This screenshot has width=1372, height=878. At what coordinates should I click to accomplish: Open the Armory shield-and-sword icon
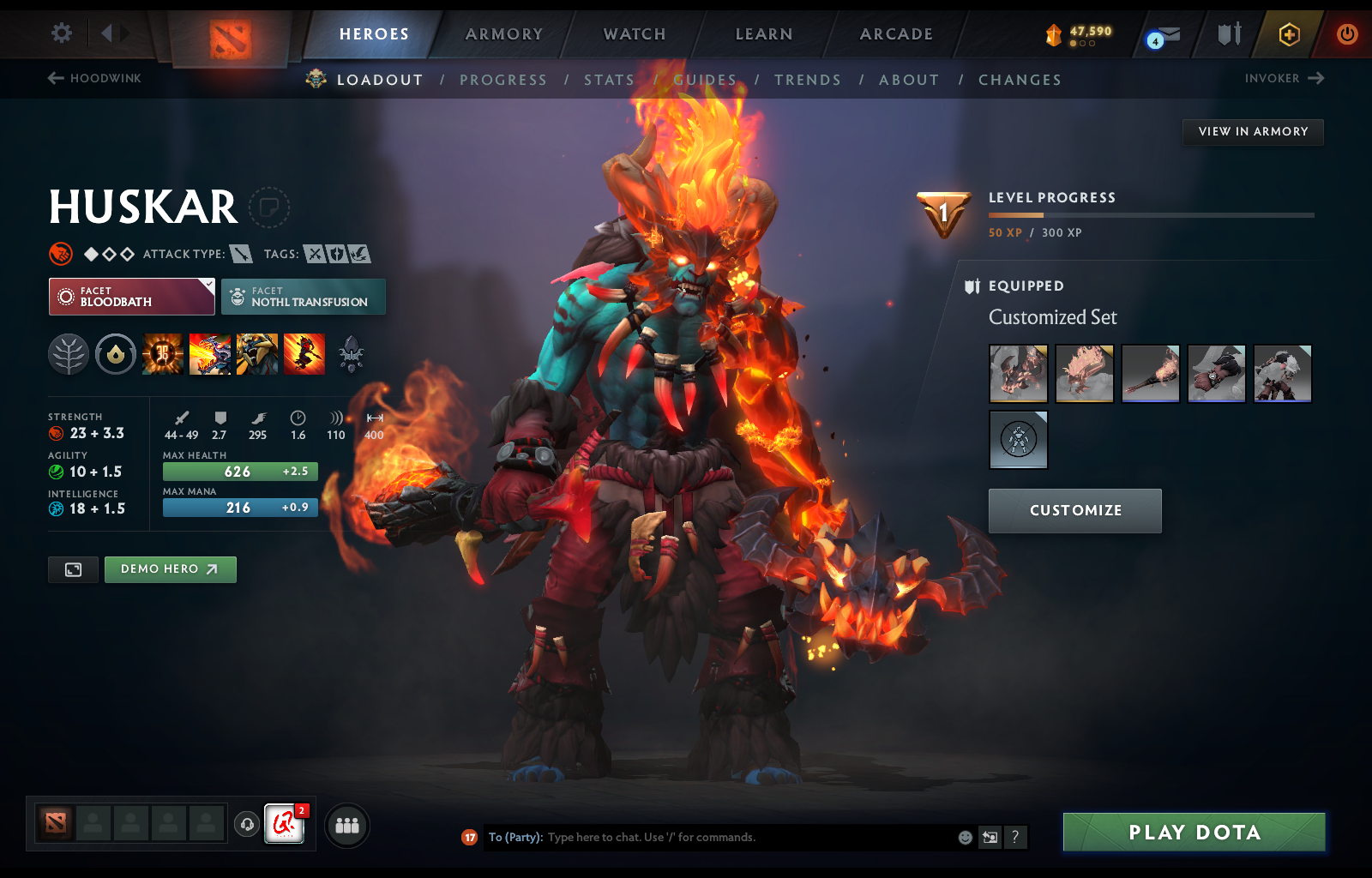pyautogui.click(x=1228, y=34)
